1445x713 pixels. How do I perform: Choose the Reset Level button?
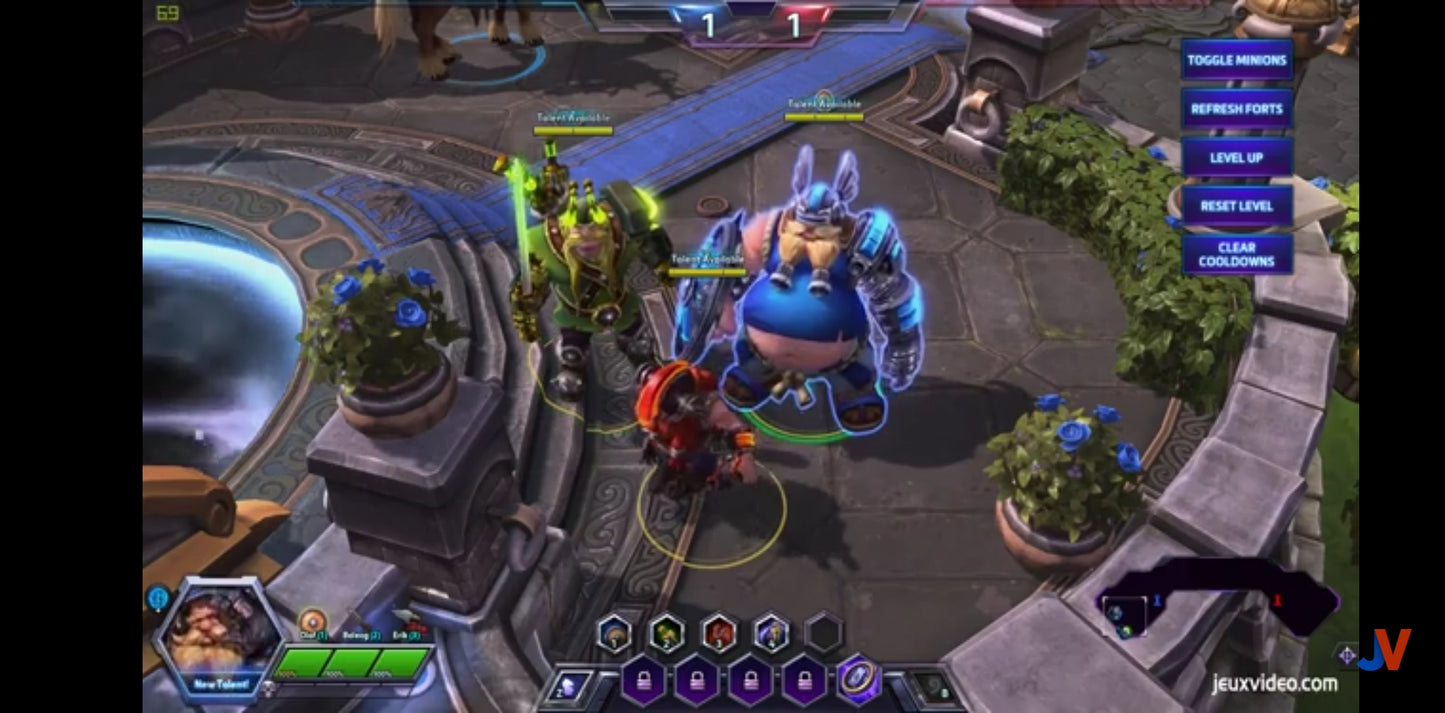pyautogui.click(x=1236, y=206)
